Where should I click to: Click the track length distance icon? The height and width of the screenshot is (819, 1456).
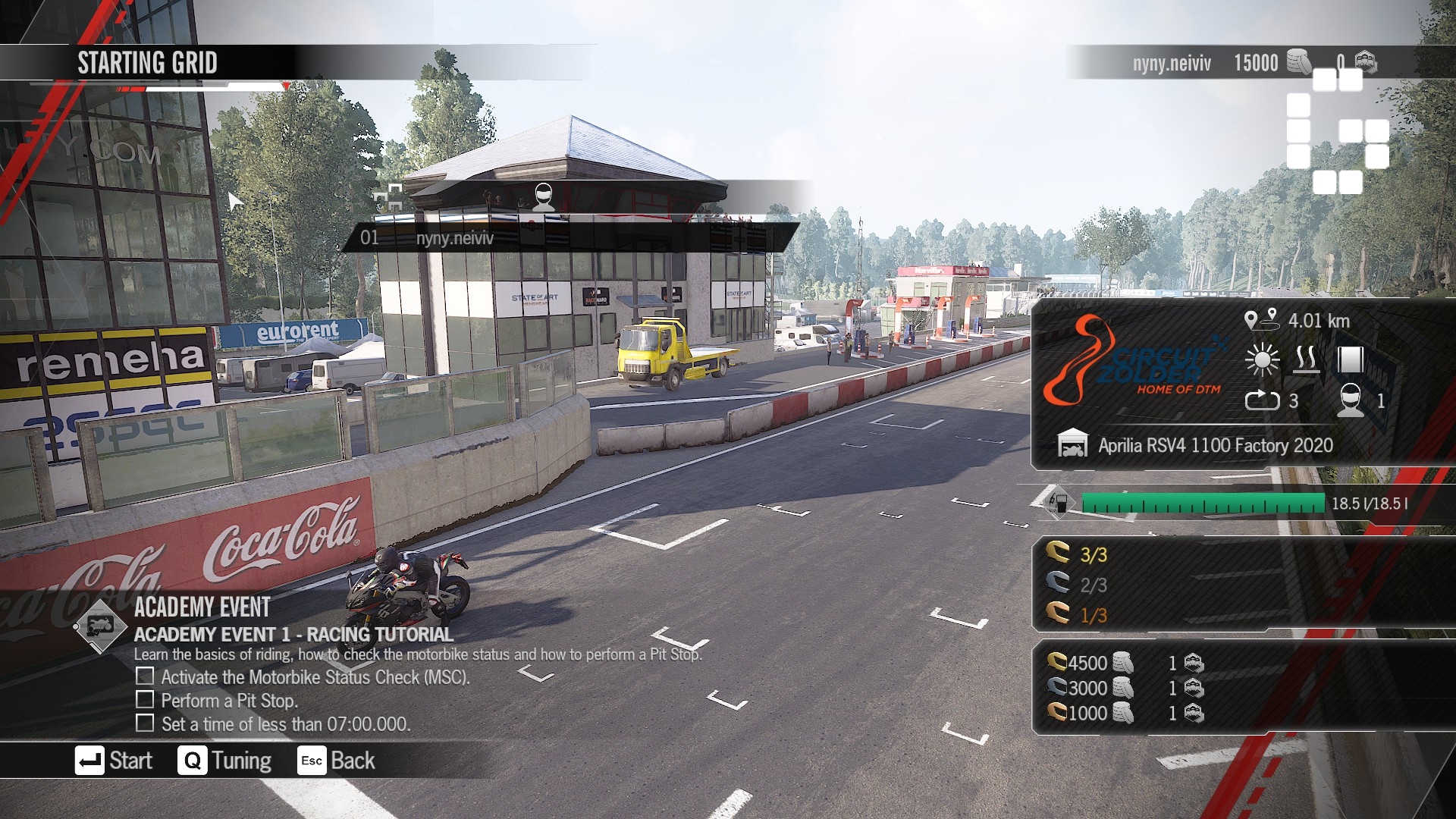pyautogui.click(x=1262, y=321)
